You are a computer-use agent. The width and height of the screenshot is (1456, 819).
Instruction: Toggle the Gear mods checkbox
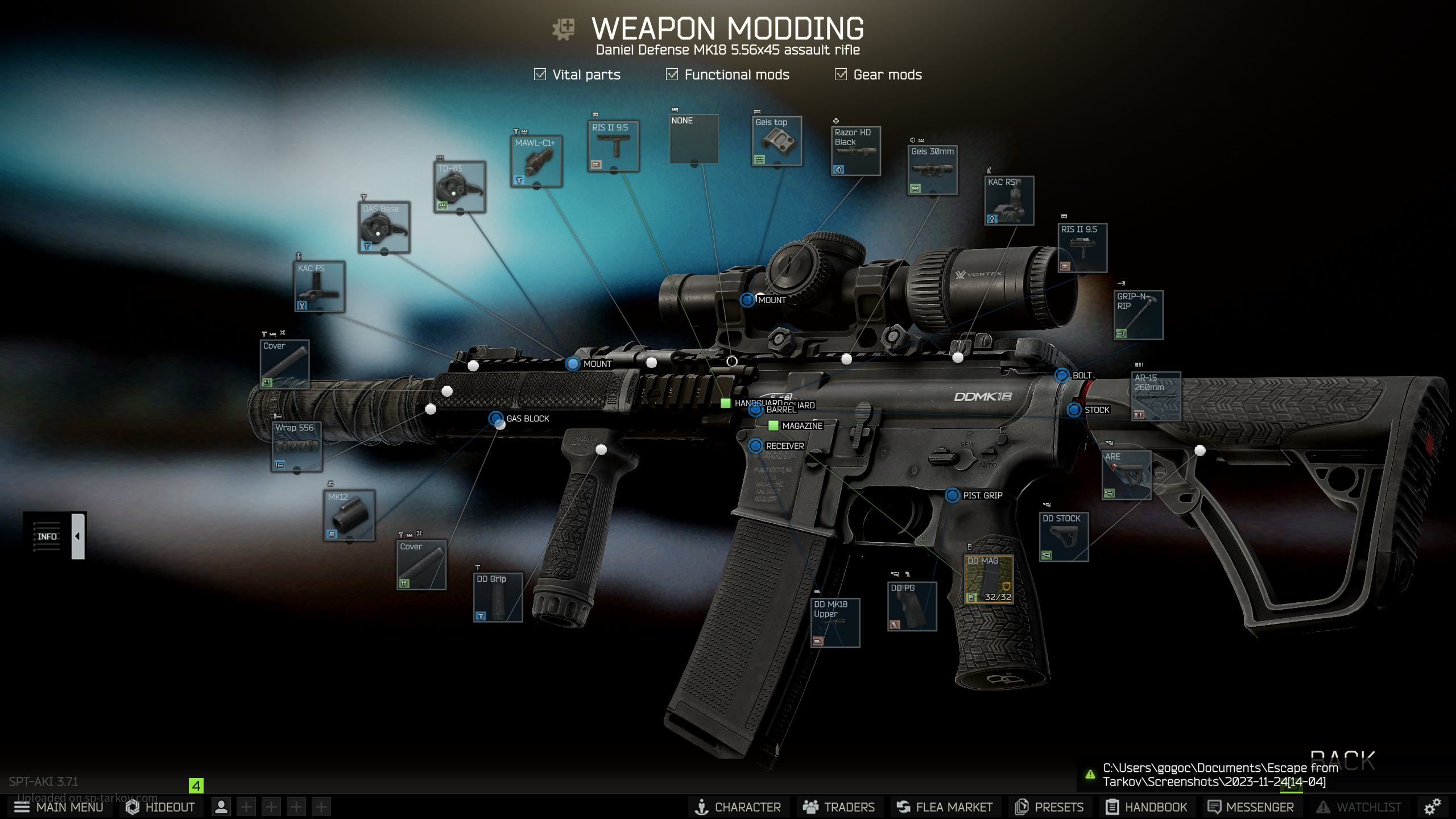[841, 75]
